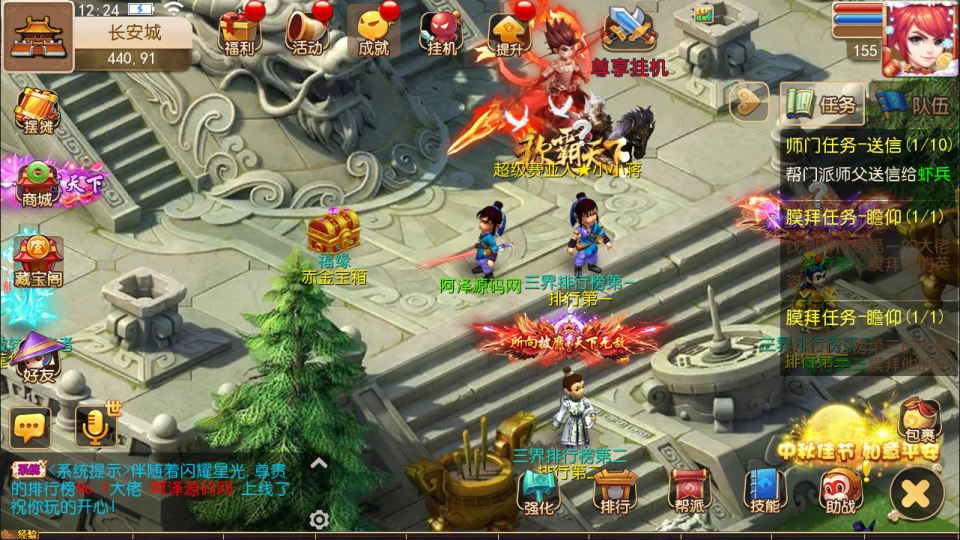Open the 排行 rankings menu

(613, 490)
